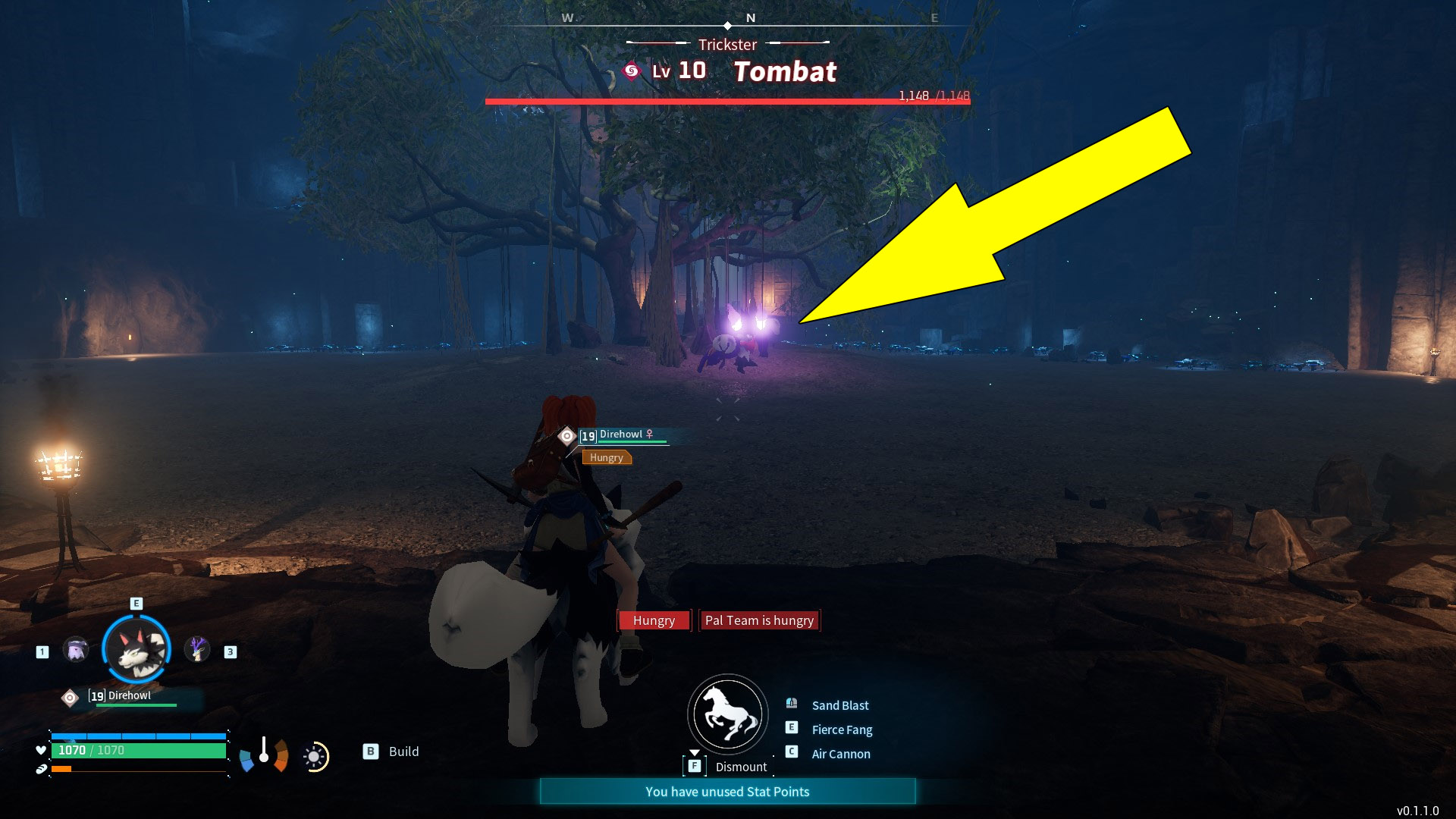
Task: Click the Pal Team is hungry alert
Action: (759, 620)
